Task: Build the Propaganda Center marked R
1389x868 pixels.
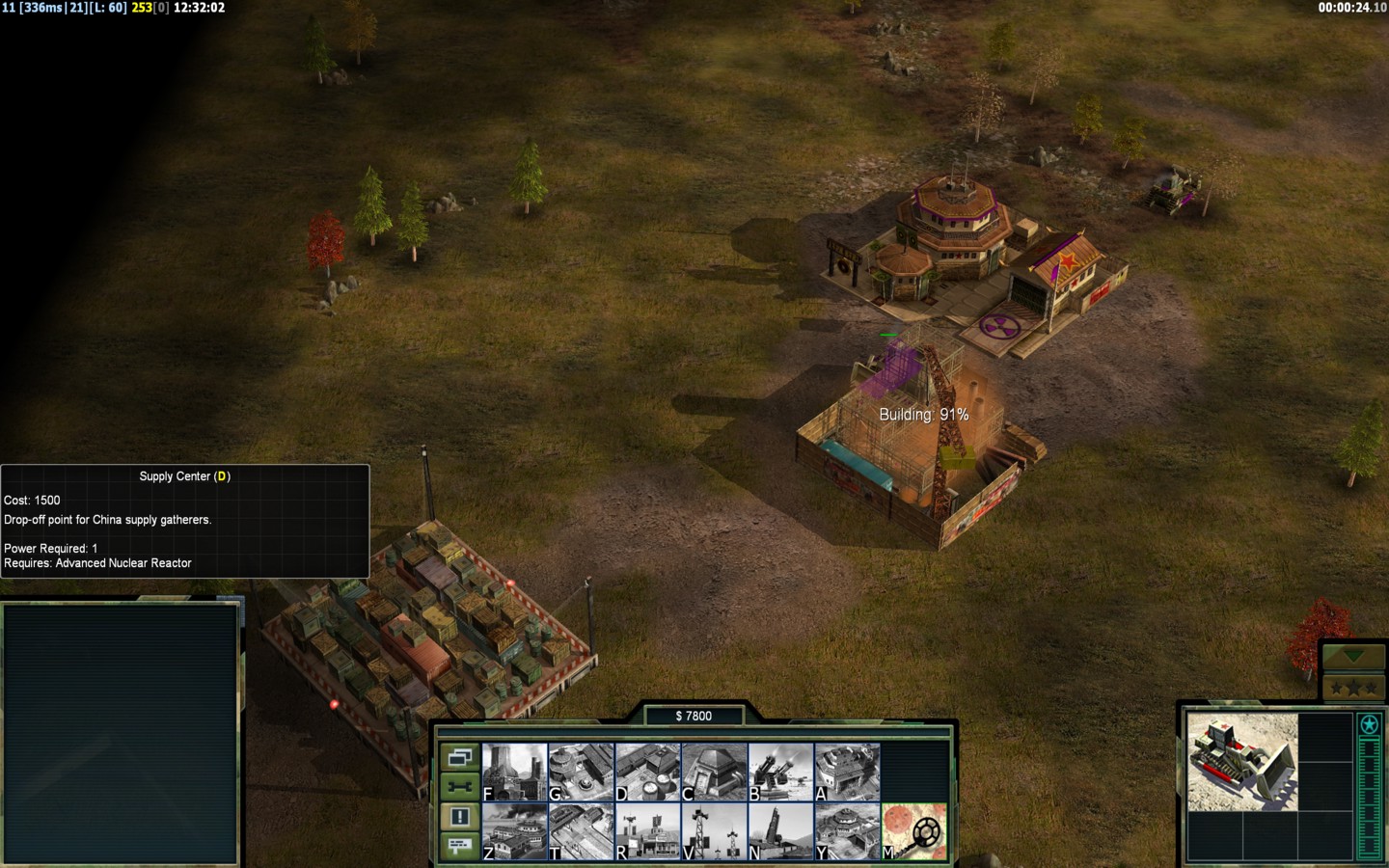Action: [x=648, y=831]
